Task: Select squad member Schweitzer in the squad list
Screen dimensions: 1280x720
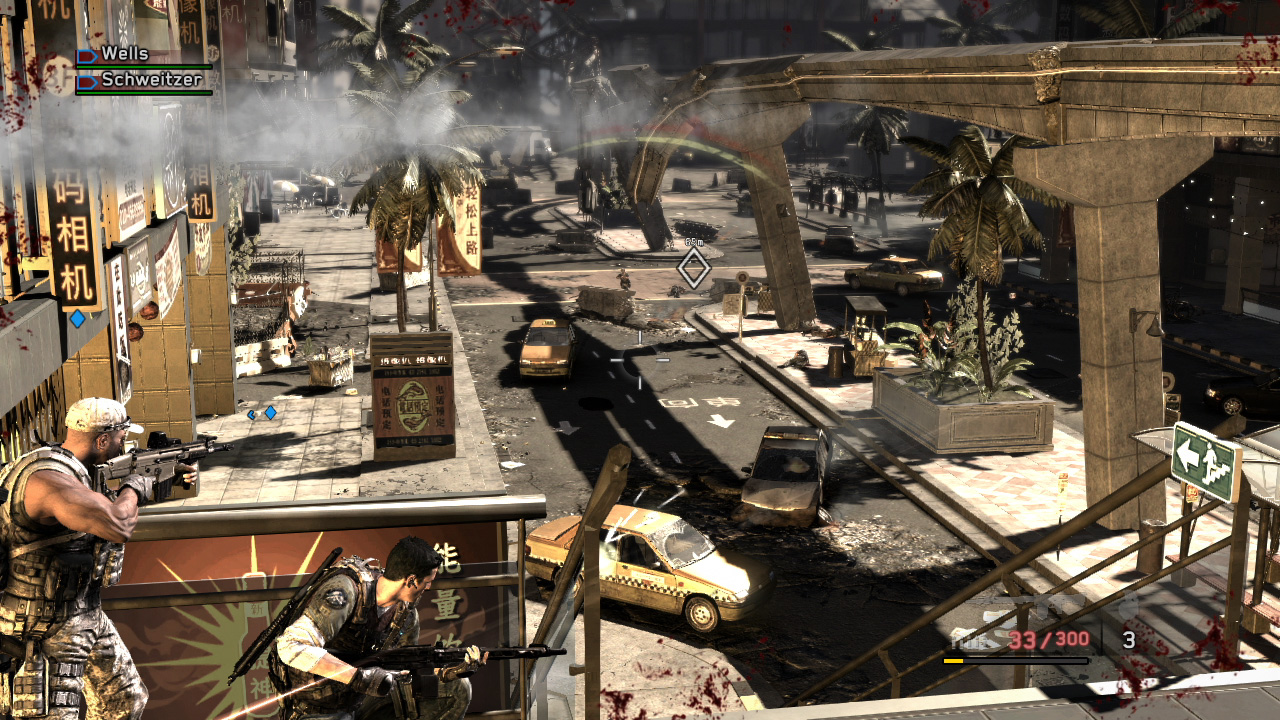Action: point(150,79)
